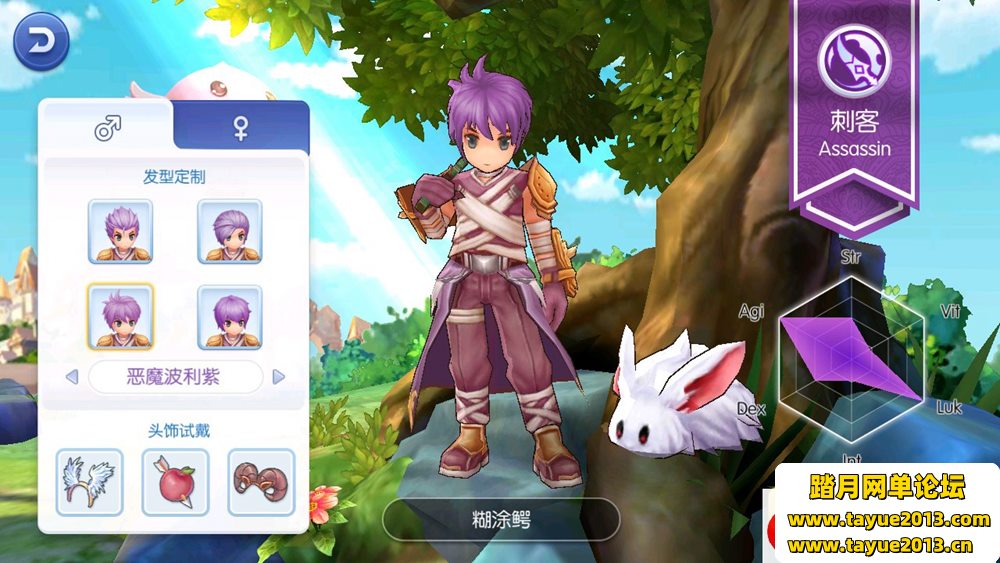Select the side-swept hairstyle covering one eye
1000x563 pixels.
point(229,232)
